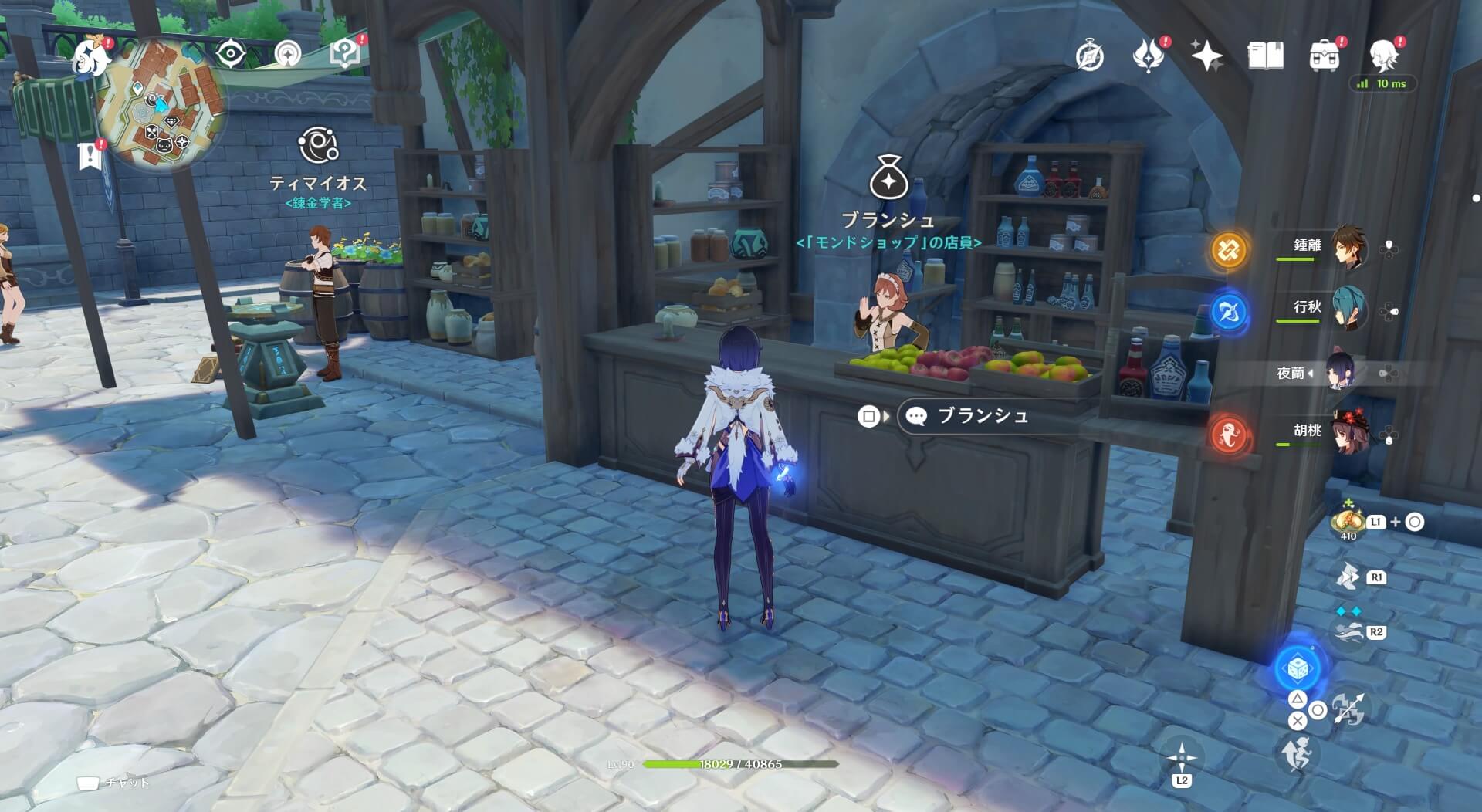Screen dimensions: 1482x812
Task: Open the Character screen portrait icon
Action: 1384,56
